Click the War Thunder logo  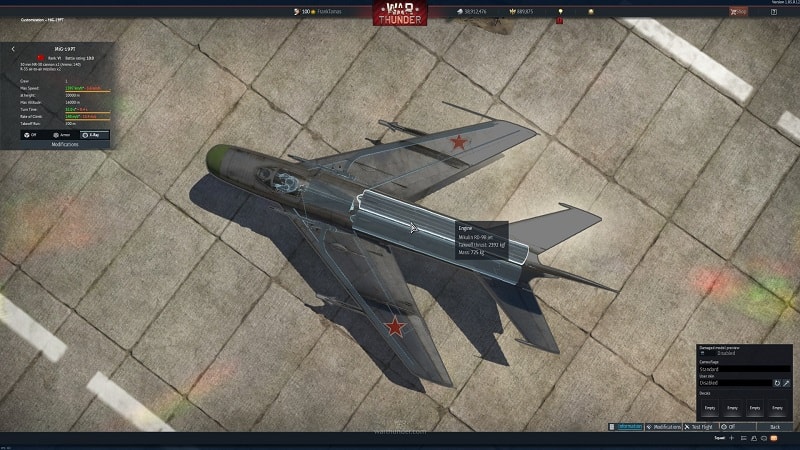pyautogui.click(x=400, y=13)
